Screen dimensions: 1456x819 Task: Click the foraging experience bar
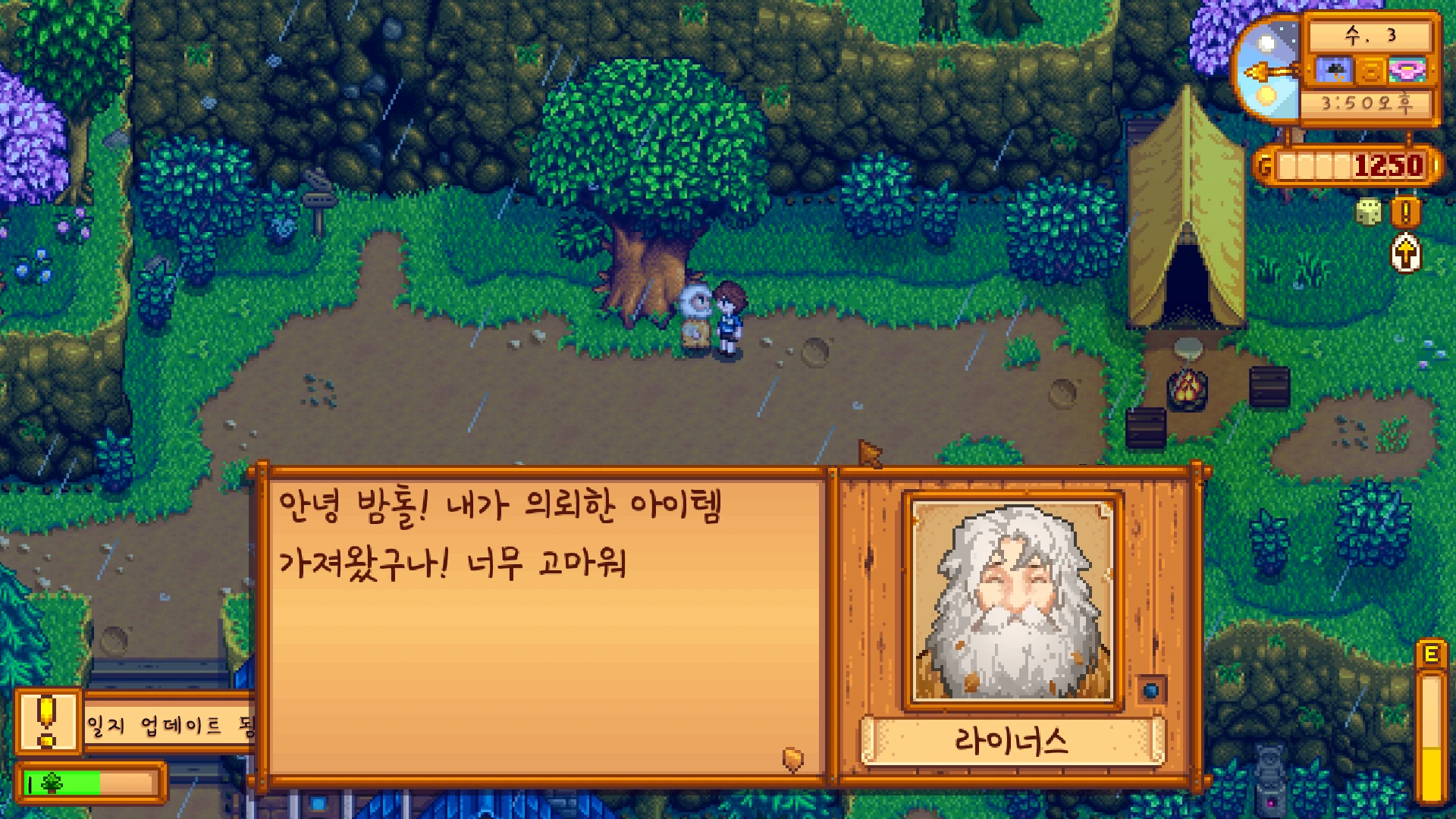pyautogui.click(x=89, y=783)
